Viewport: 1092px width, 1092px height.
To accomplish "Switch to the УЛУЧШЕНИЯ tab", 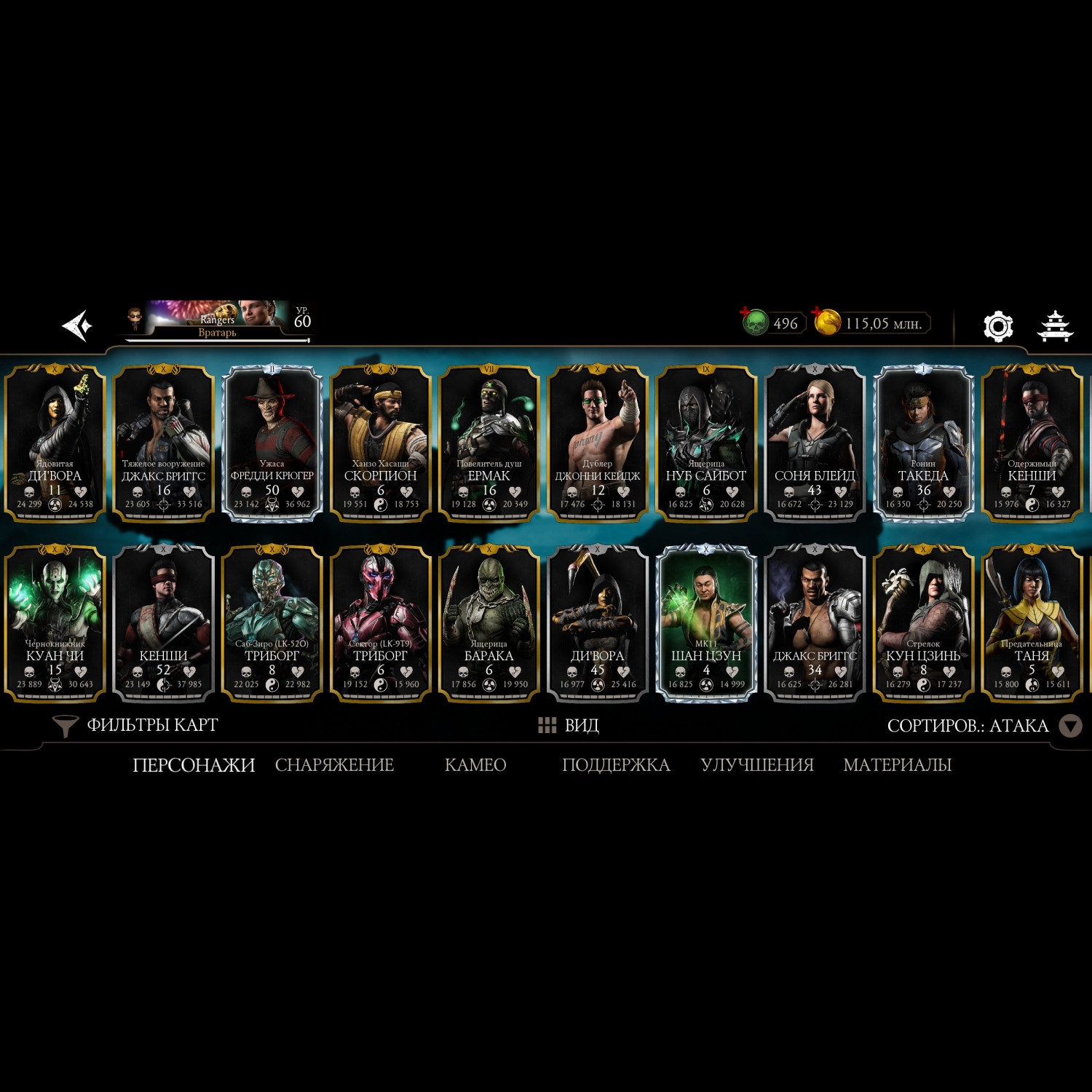I will (757, 765).
